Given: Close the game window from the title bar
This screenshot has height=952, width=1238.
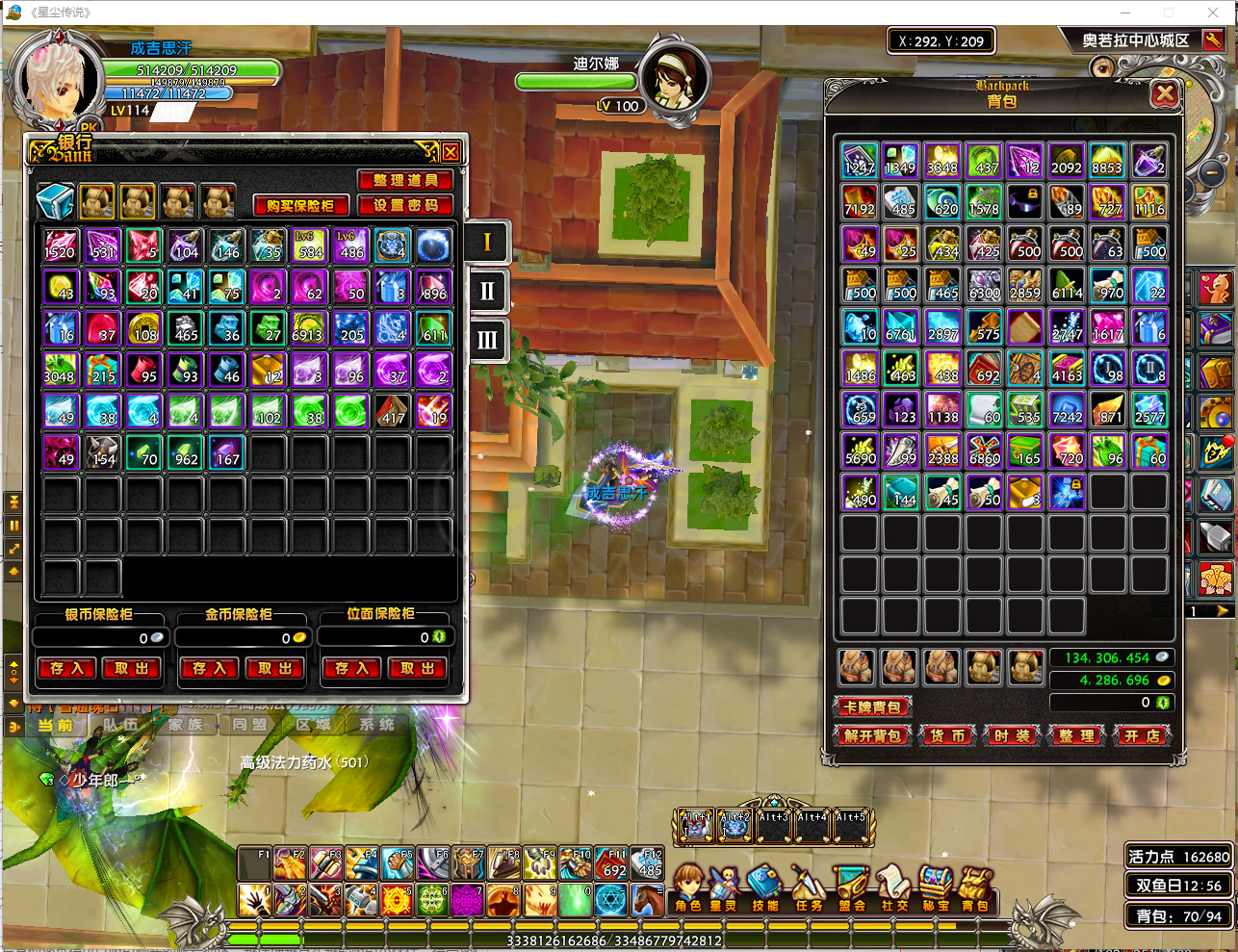Looking at the screenshot, I should coord(1213,13).
